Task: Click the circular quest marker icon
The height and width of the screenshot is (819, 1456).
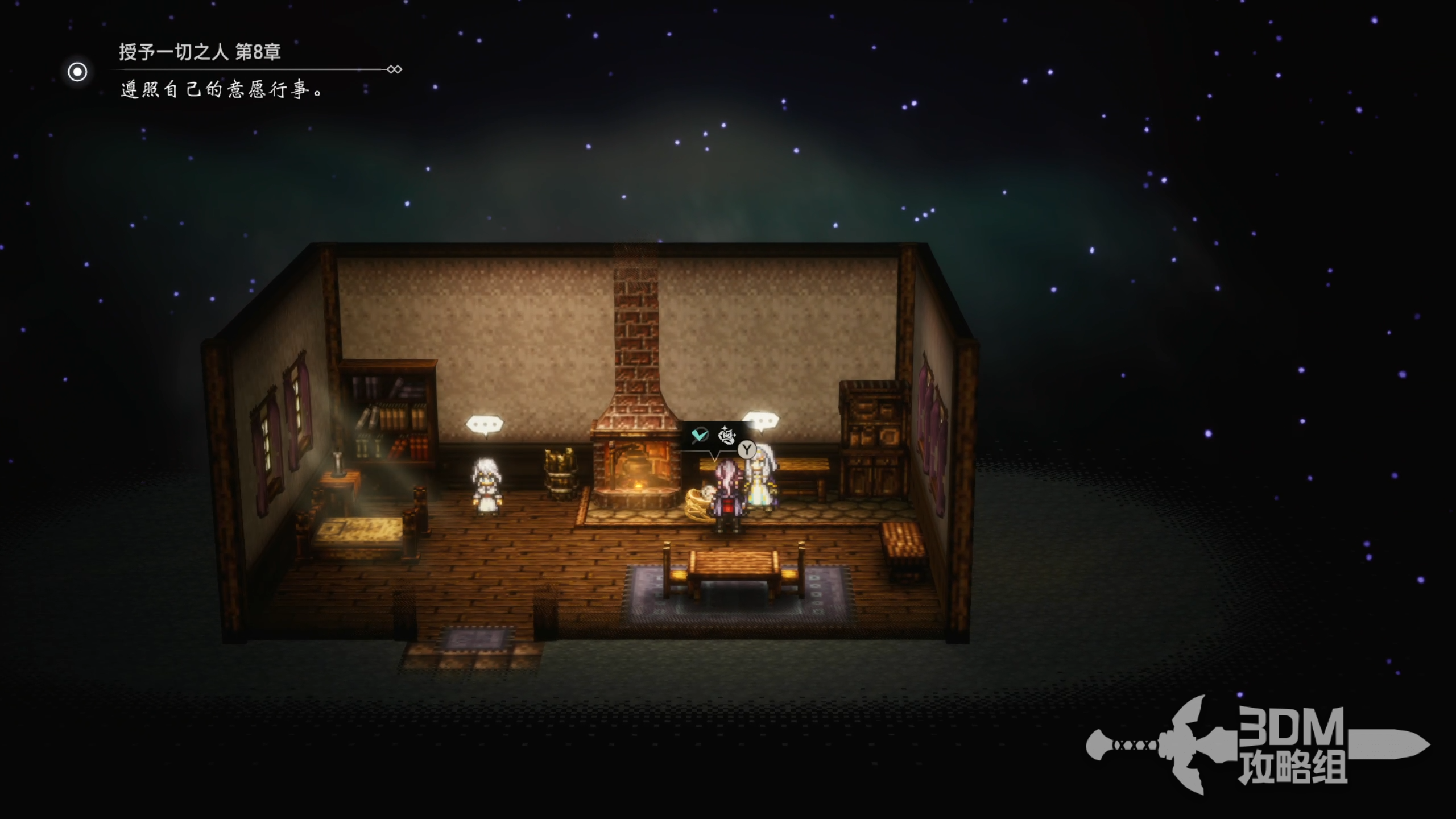Action: coord(77,72)
